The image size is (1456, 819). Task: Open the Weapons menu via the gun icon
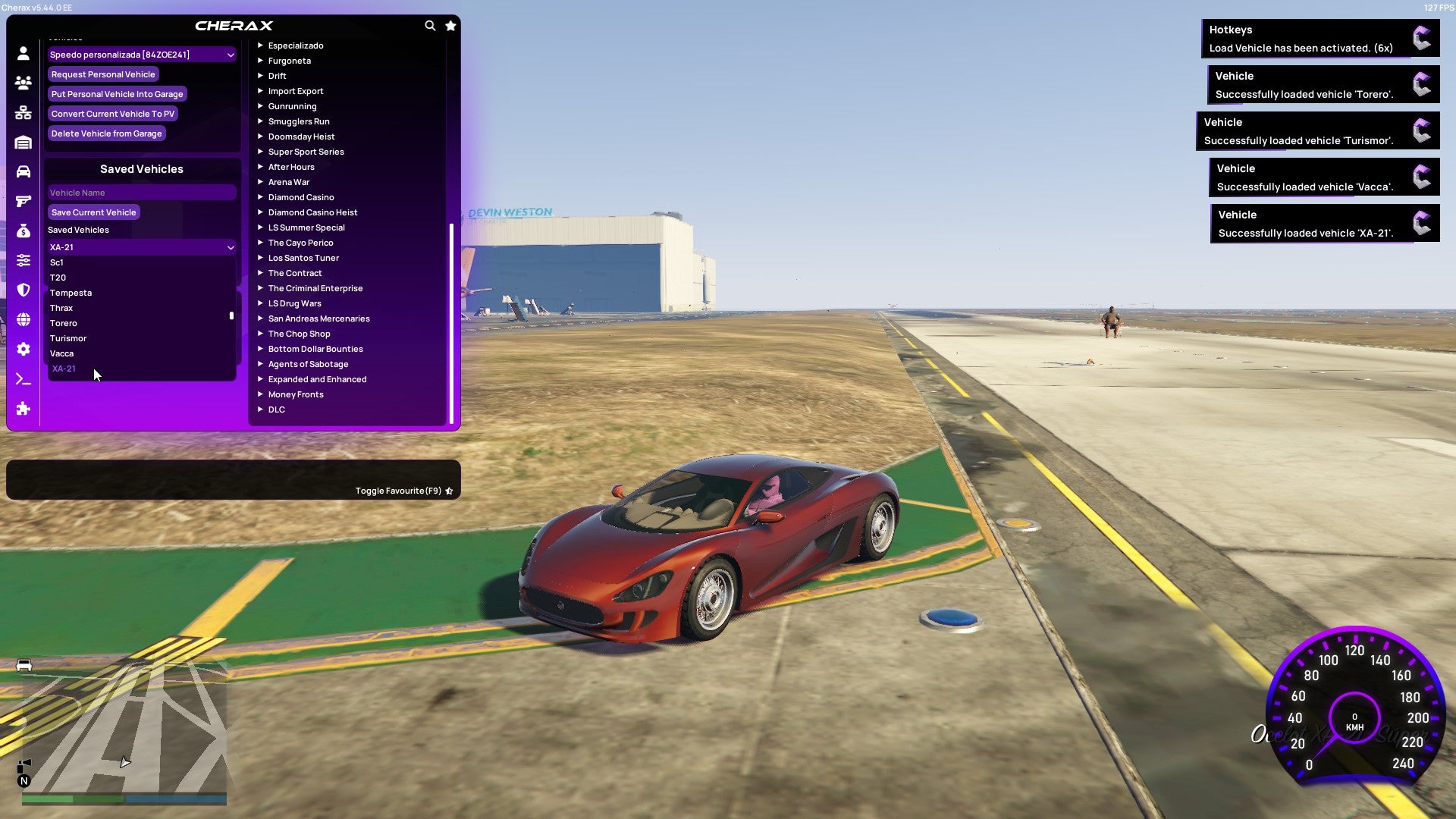pyautogui.click(x=23, y=201)
